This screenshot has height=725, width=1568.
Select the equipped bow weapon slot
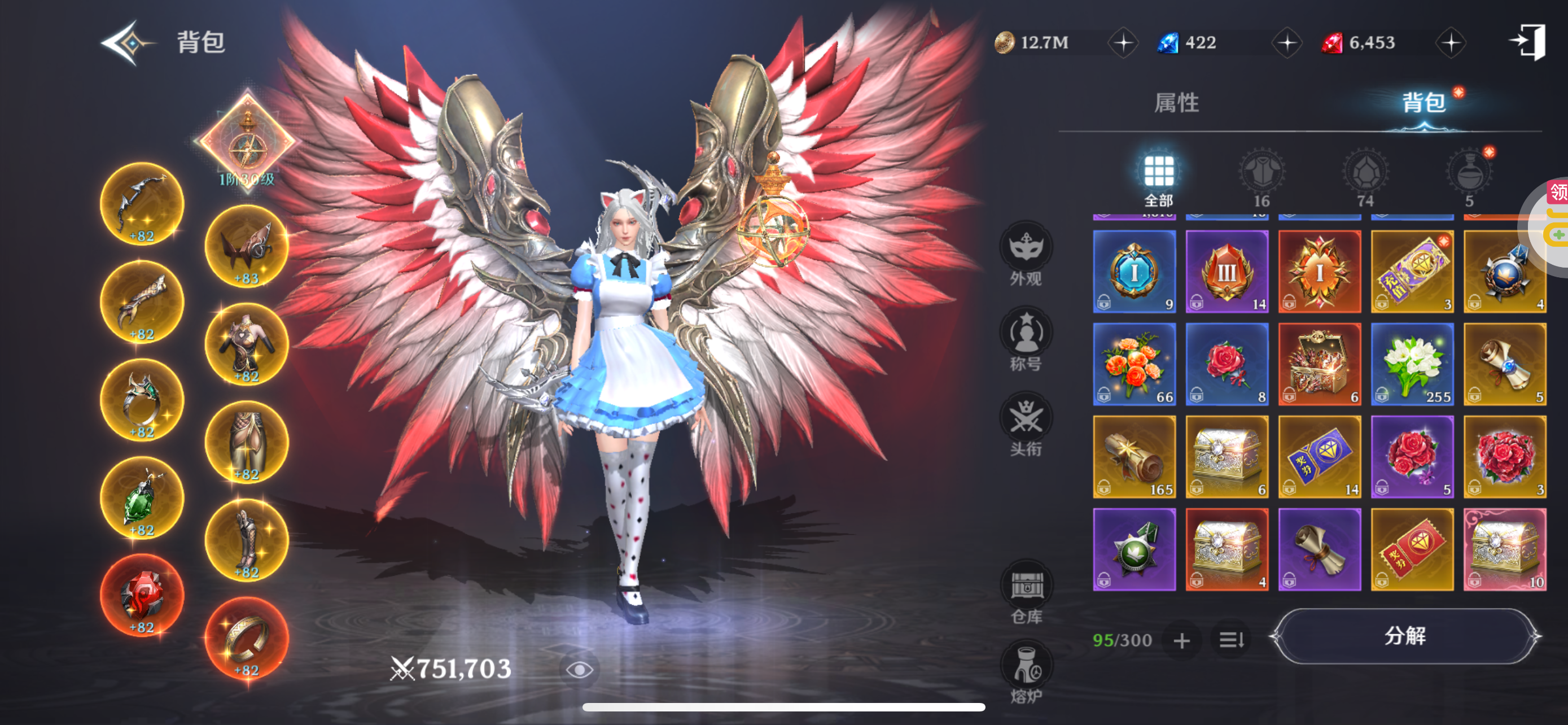coord(142,204)
